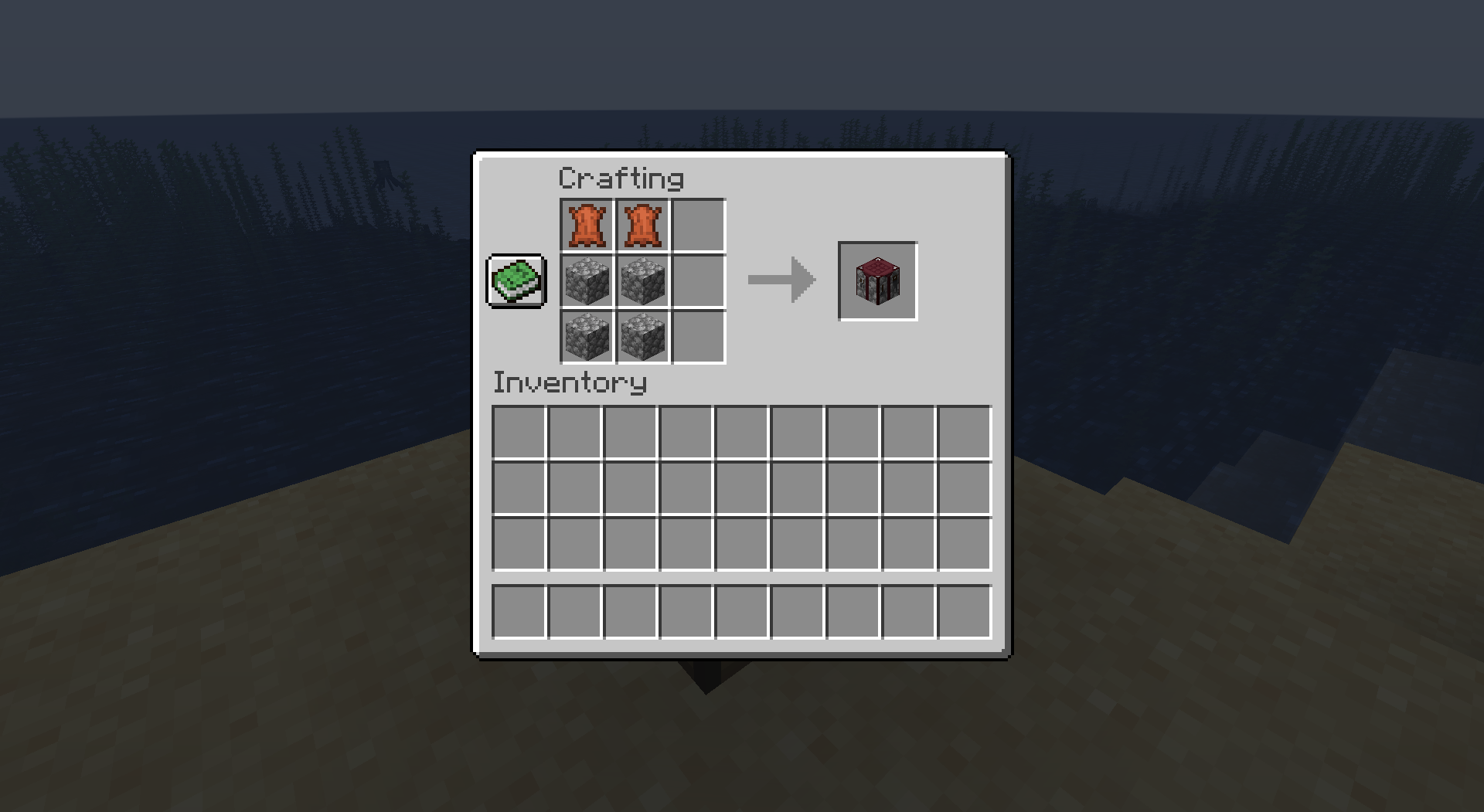Select the bottom-right inventory storage slot

[963, 545]
